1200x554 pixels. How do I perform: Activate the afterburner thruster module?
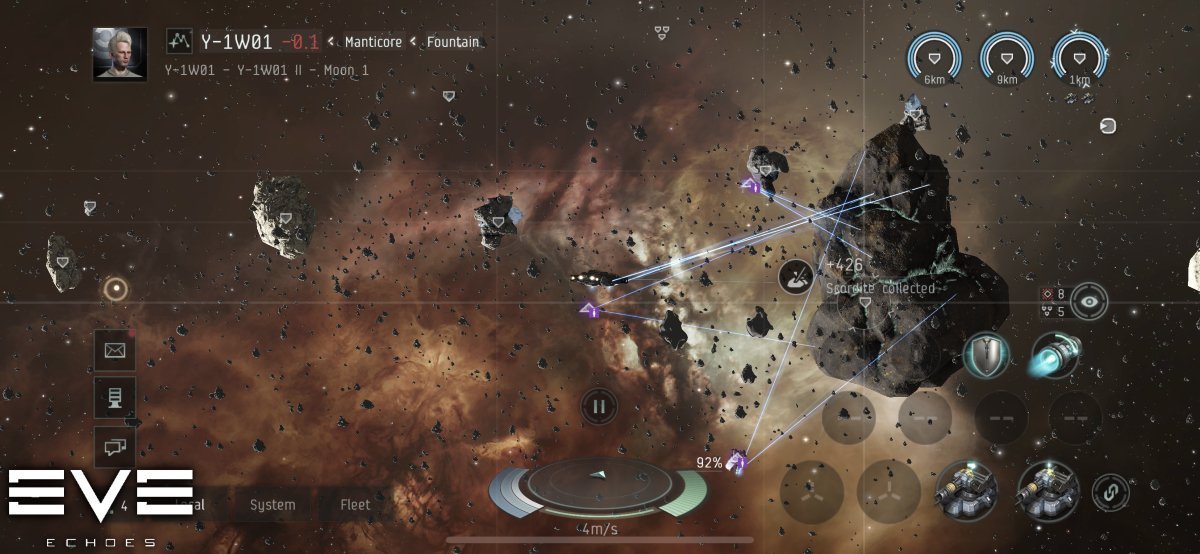(x=1054, y=355)
